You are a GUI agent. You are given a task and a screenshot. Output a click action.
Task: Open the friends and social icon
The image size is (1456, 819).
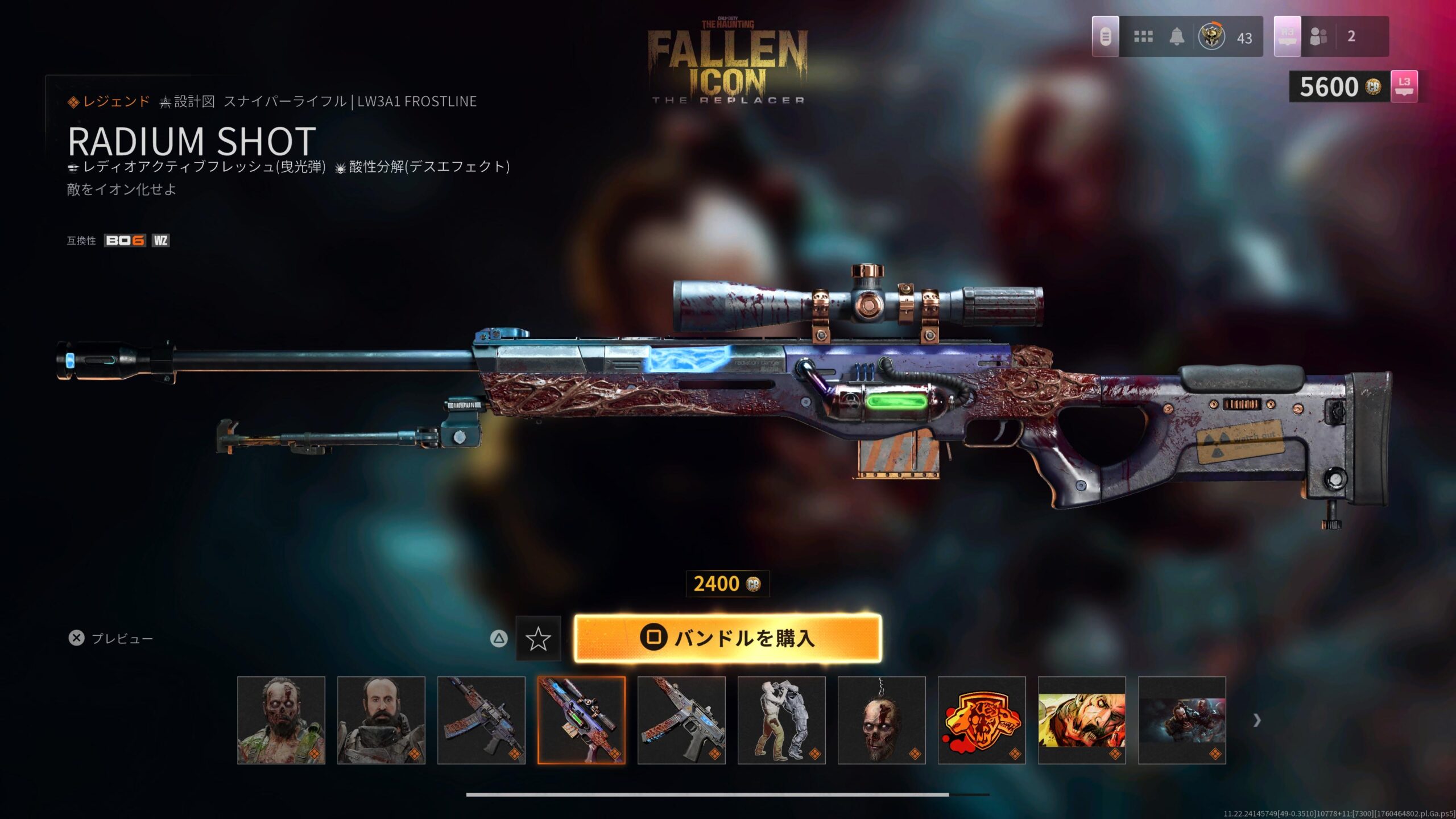click(1318, 37)
